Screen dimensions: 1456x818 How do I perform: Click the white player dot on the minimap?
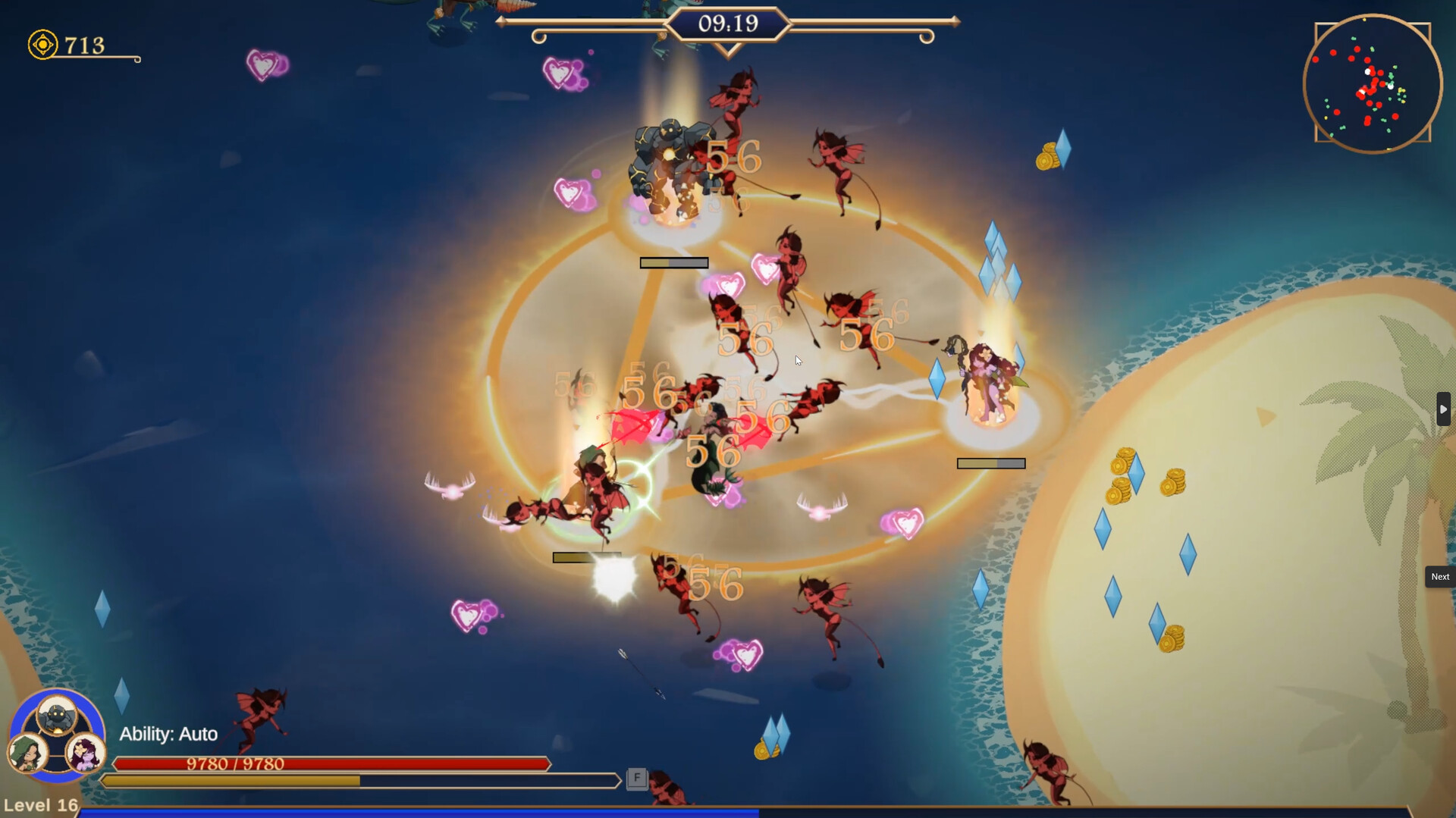(x=1369, y=72)
